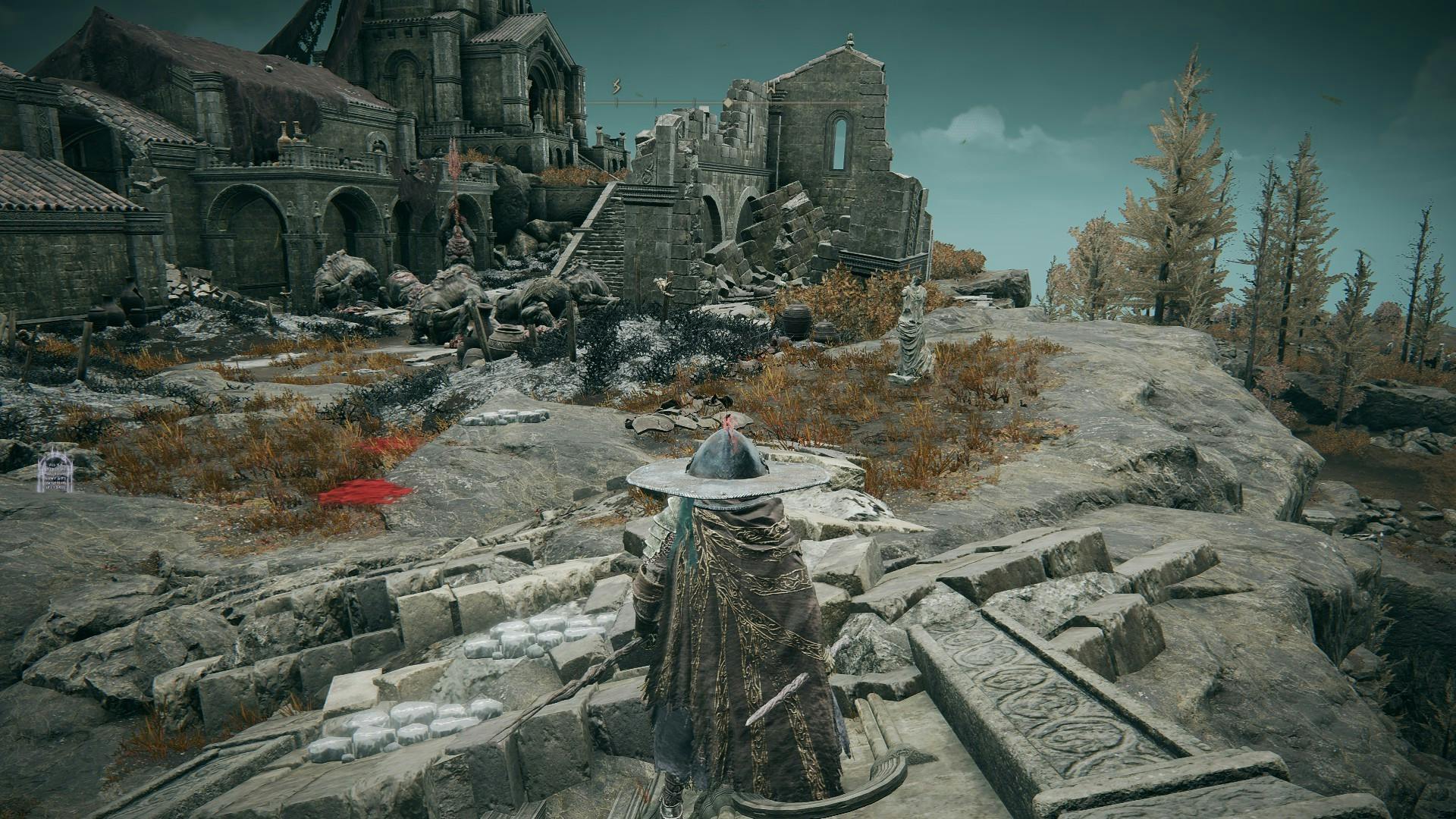This screenshot has height=819, width=1456.
Task: Select the diamond marker on the compass
Action: click(727, 103)
